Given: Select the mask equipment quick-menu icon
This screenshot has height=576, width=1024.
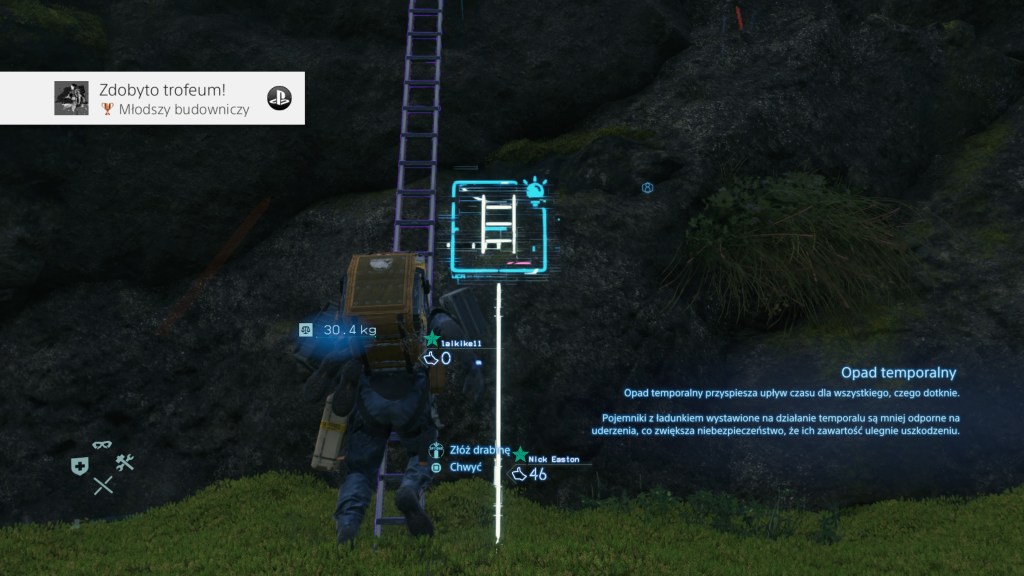Looking at the screenshot, I should (102, 445).
